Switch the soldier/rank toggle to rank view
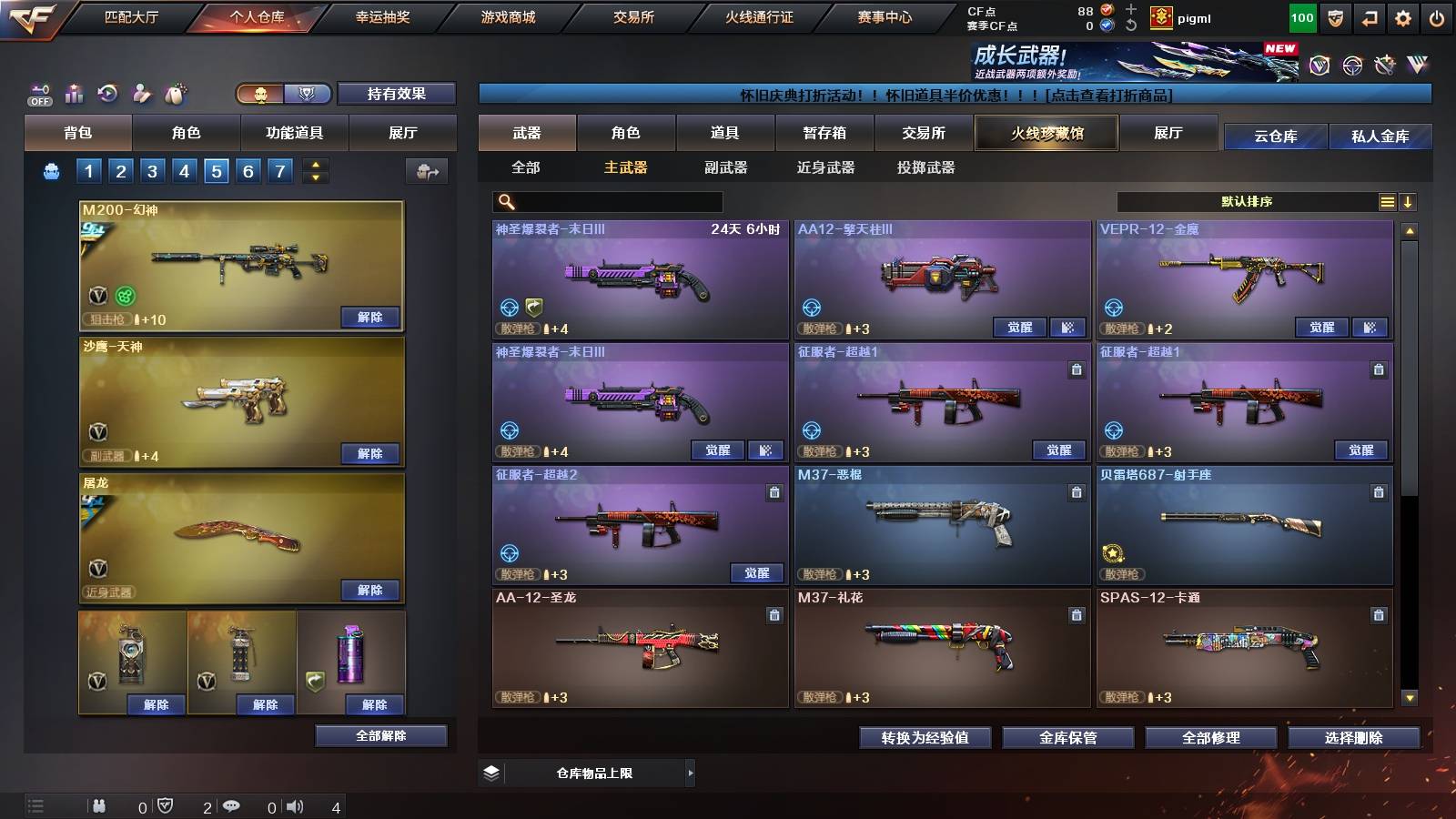 pyautogui.click(x=307, y=94)
